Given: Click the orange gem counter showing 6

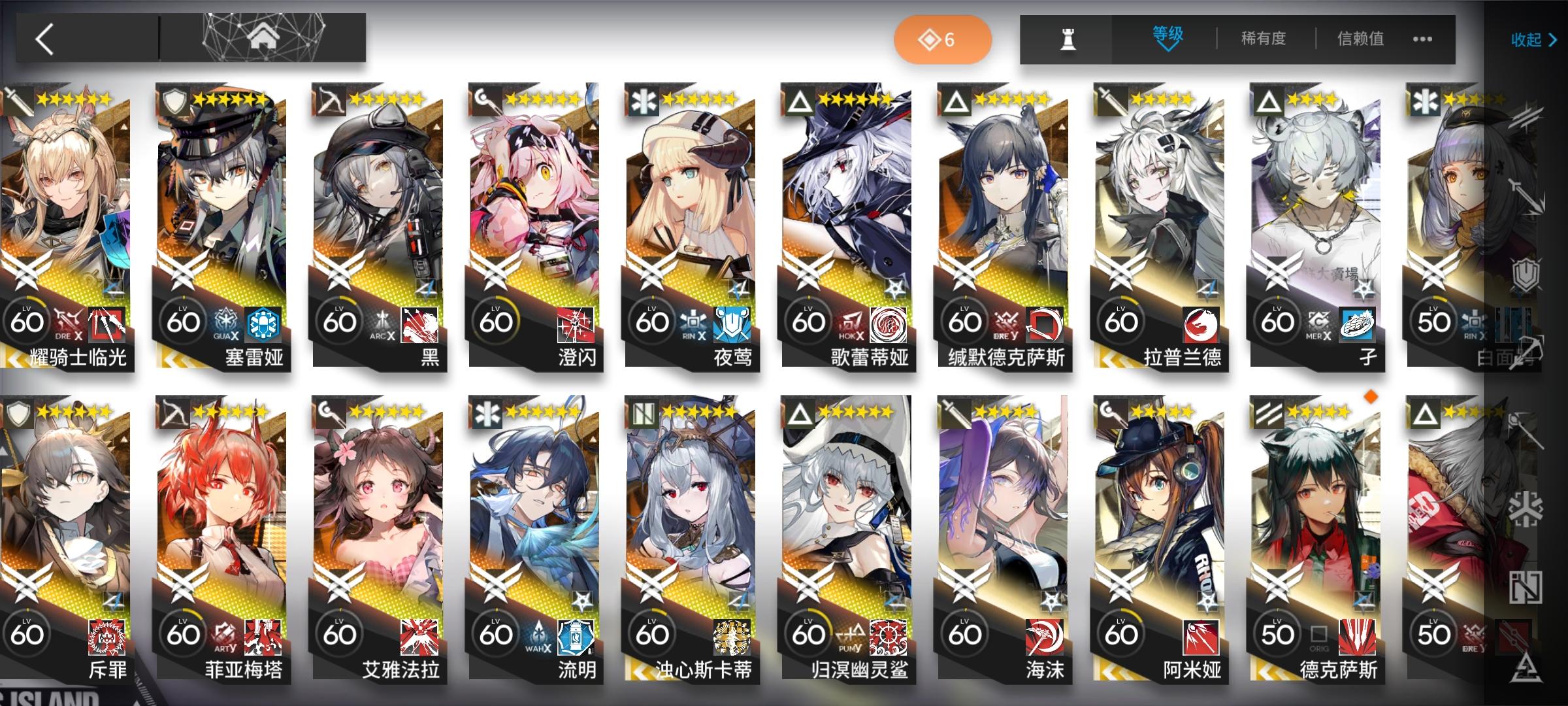Looking at the screenshot, I should pyautogui.click(x=943, y=39).
